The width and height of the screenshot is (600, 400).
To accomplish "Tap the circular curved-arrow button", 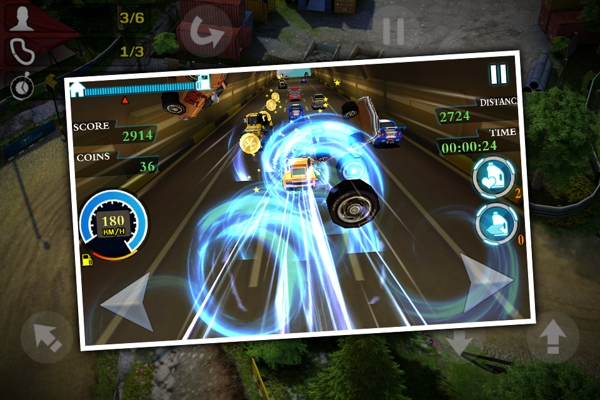I will pyautogui.click(x=207, y=29).
